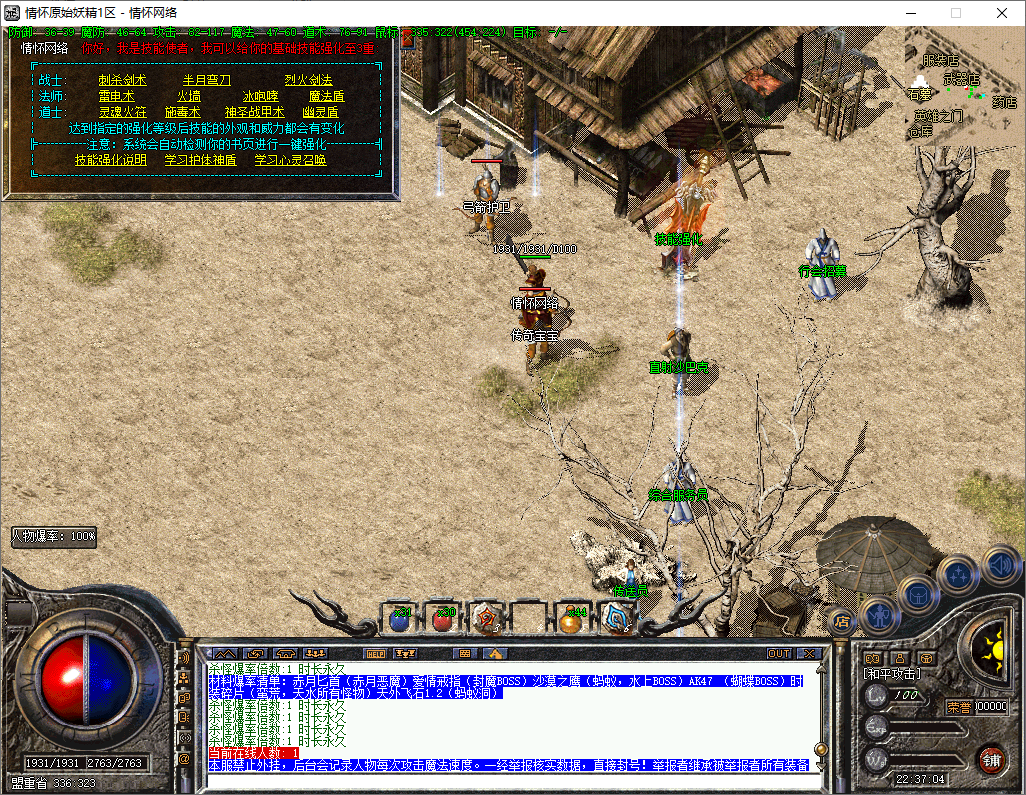The width and height of the screenshot is (1026, 795).
Task: Close the game window
Action: click(1002, 13)
